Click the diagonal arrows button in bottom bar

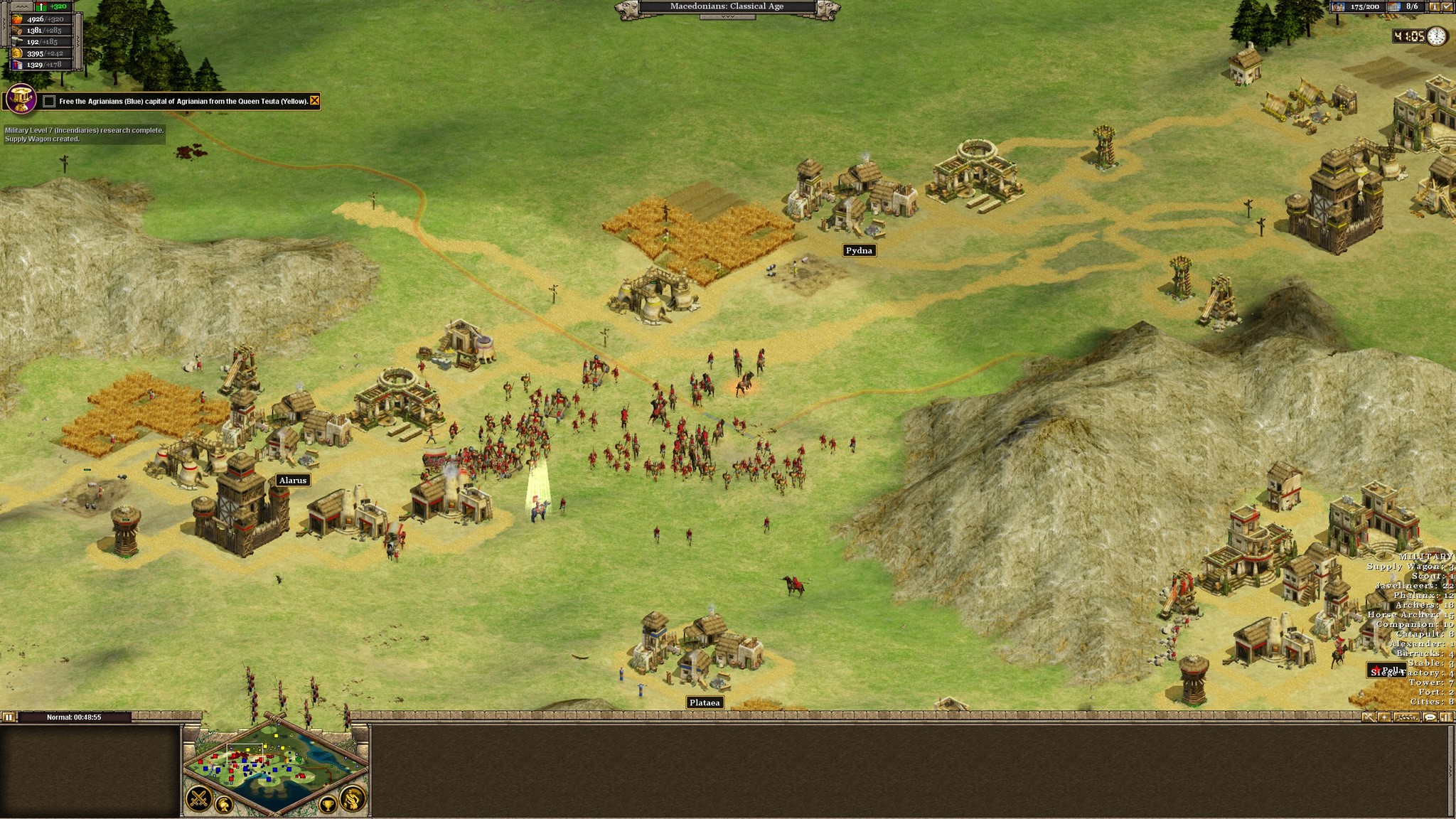click(1369, 717)
